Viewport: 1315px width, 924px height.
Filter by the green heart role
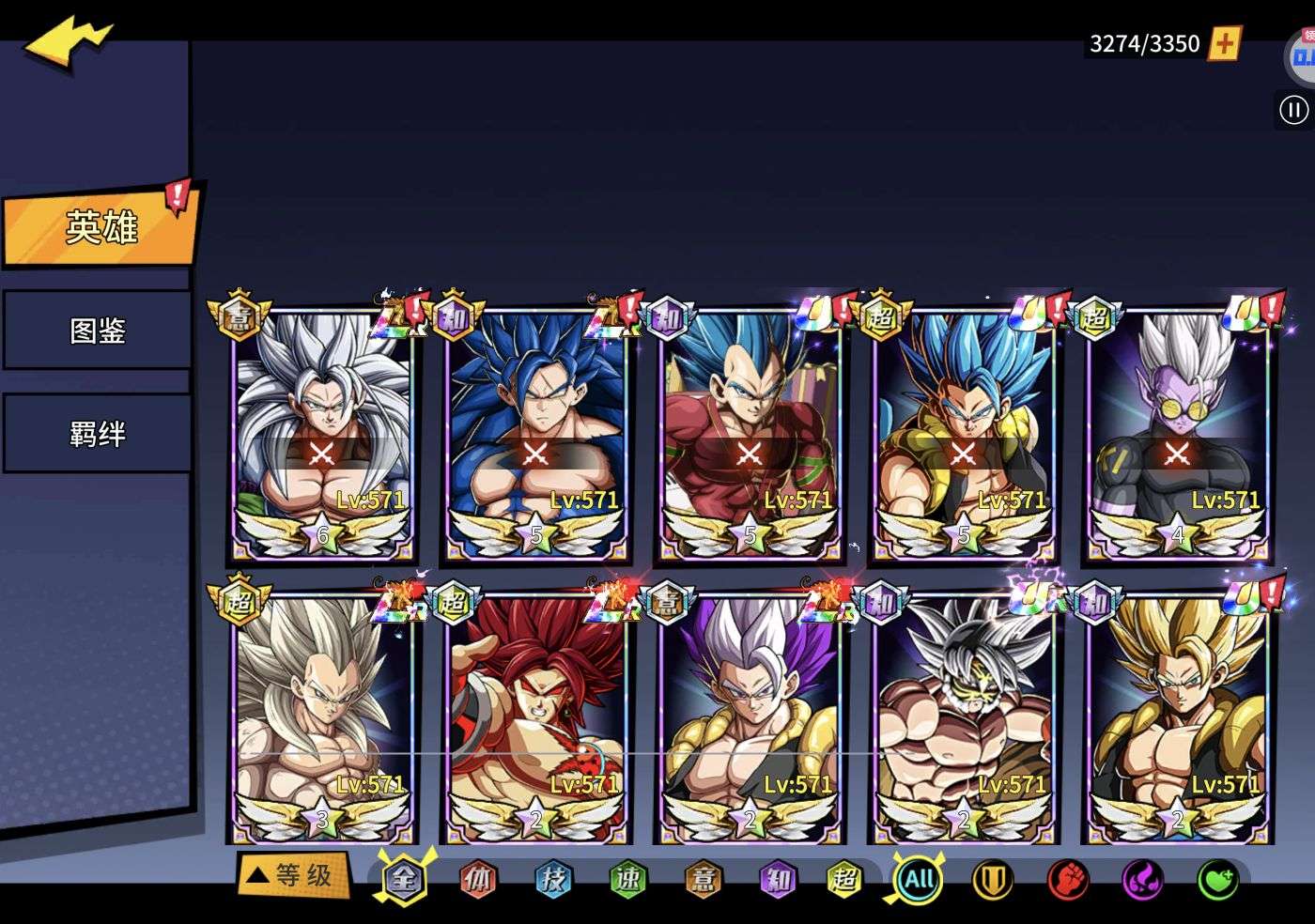(1217, 880)
